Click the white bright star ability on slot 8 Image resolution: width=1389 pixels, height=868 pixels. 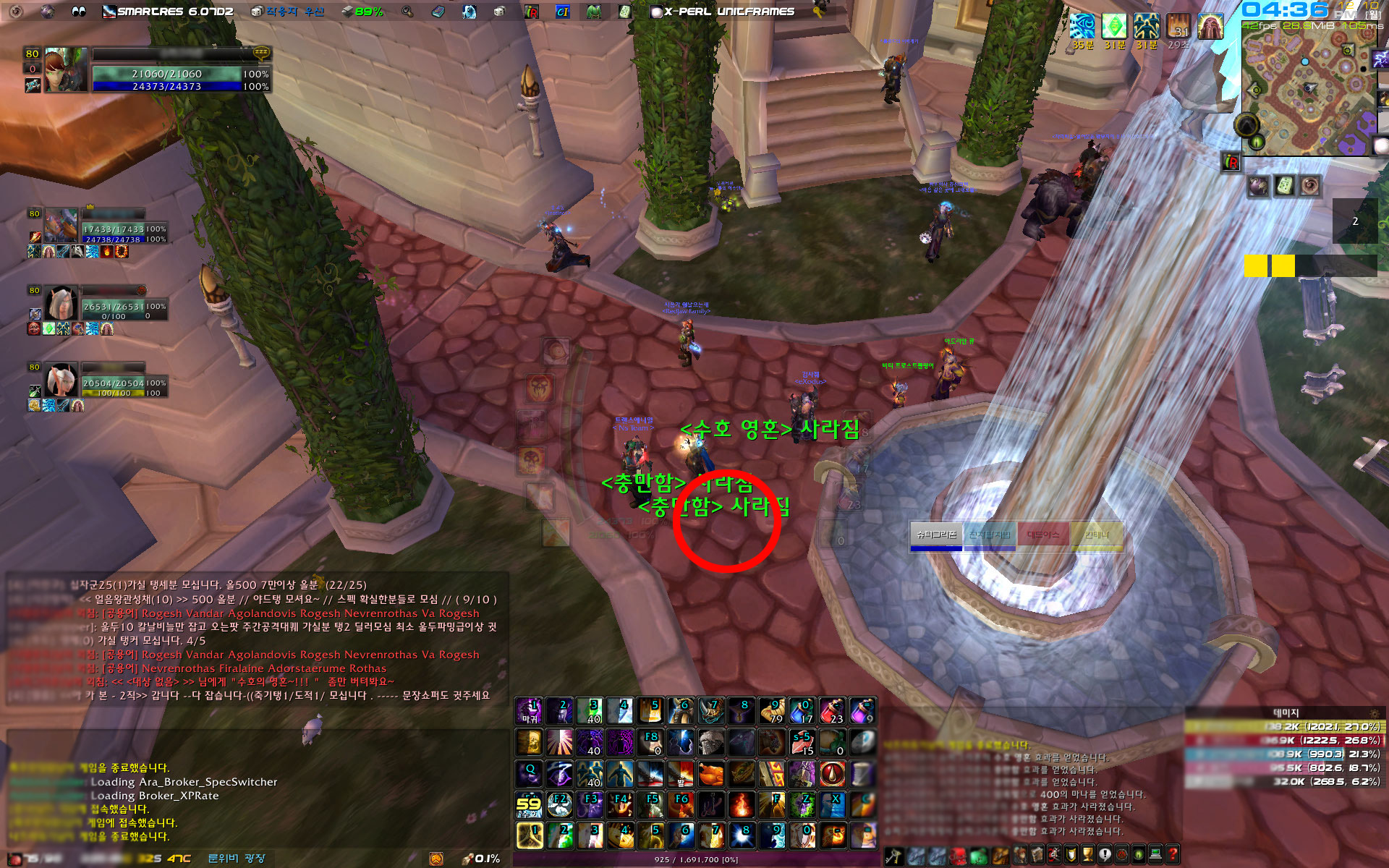[743, 835]
